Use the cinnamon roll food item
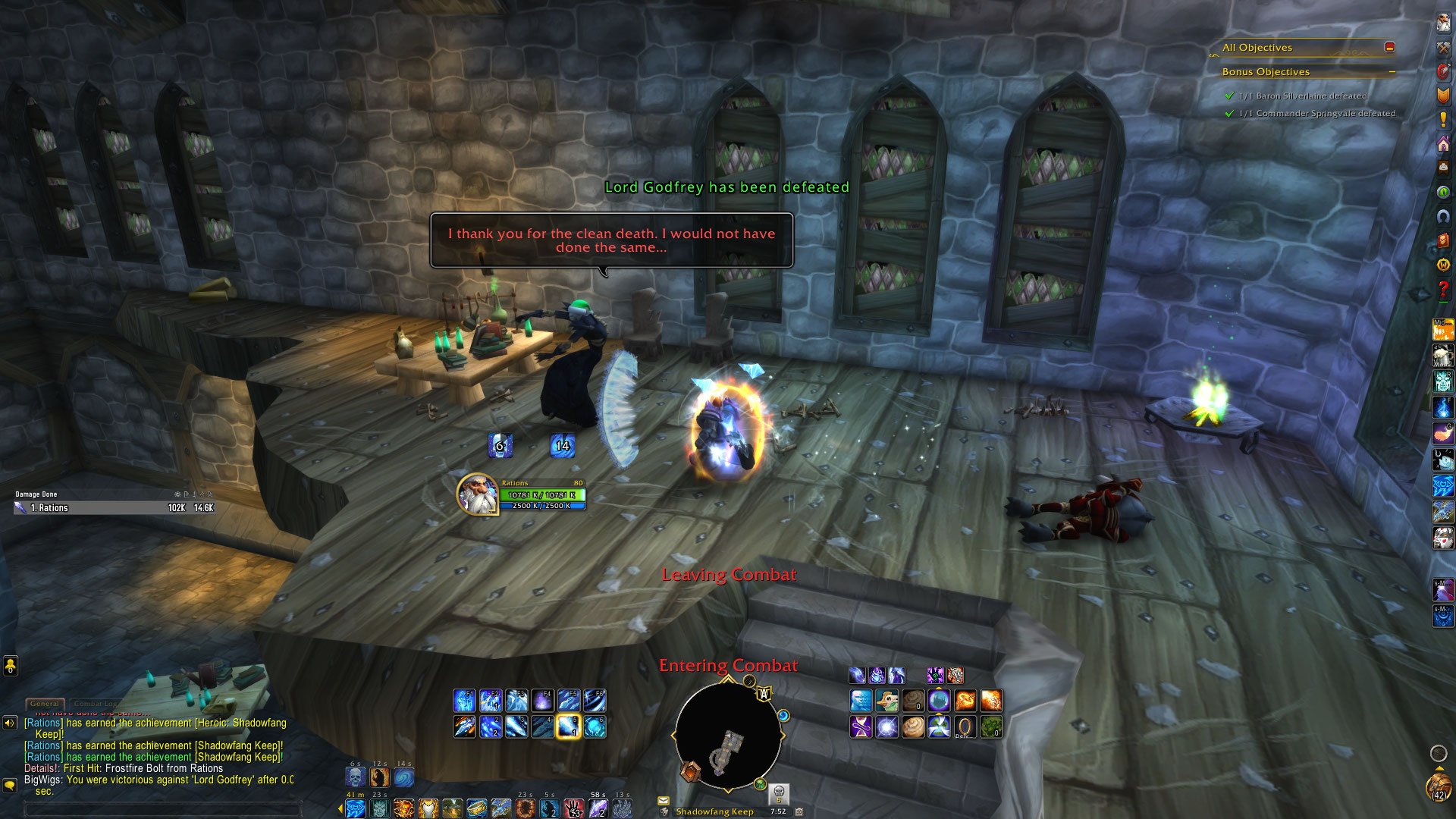The image size is (1456, 819). [913, 726]
